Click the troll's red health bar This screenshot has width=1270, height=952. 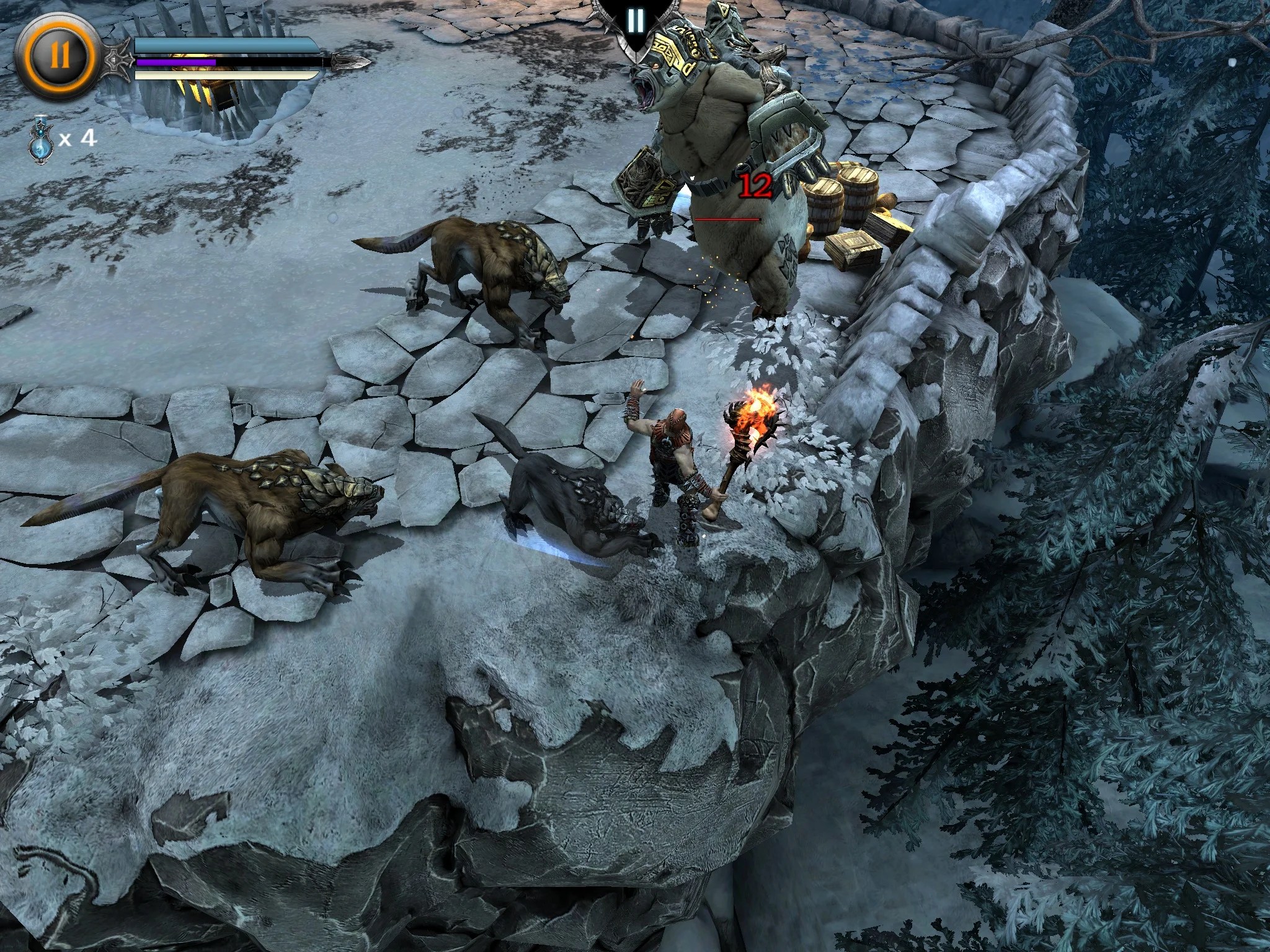[729, 218]
